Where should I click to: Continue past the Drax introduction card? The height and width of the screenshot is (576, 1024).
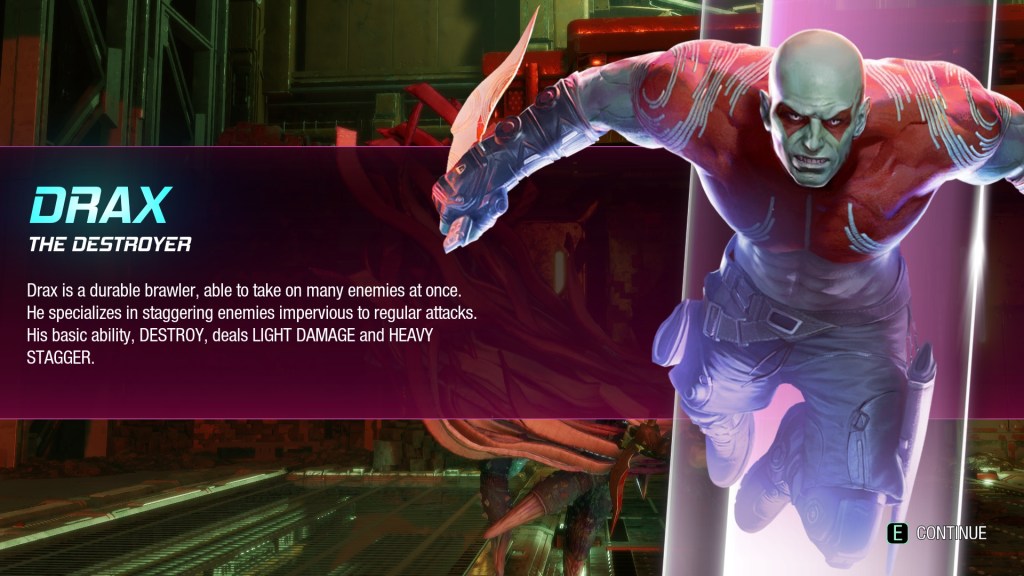coord(939,533)
